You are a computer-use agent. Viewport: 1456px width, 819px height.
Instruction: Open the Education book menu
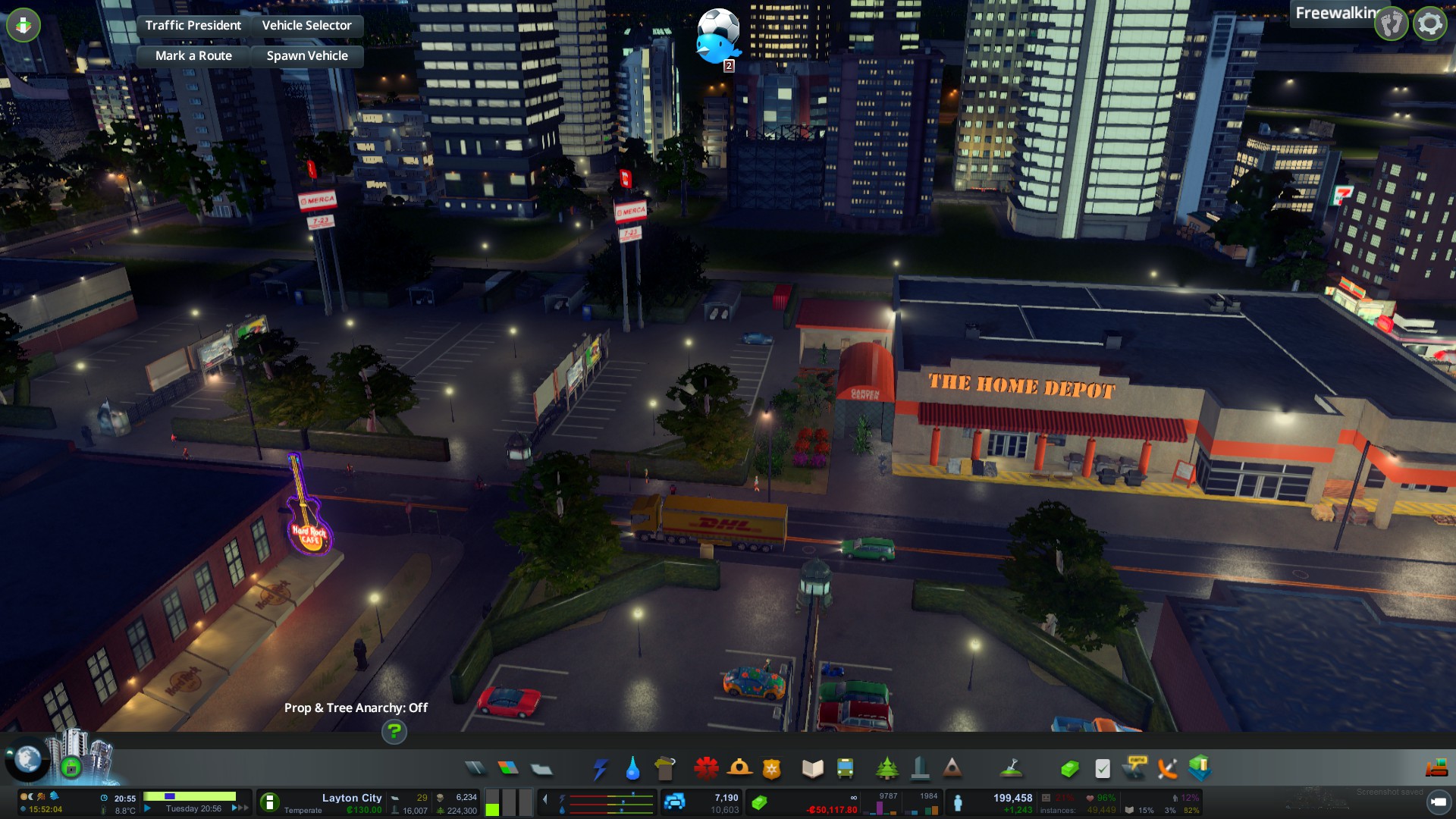(x=812, y=769)
